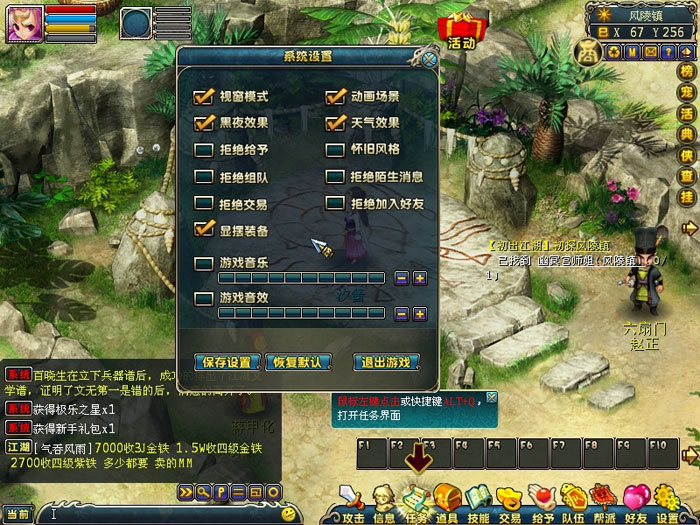This screenshot has height=525, width=700.
Task: Uncheck the 天气效果 weather effects option
Action: [x=335, y=123]
